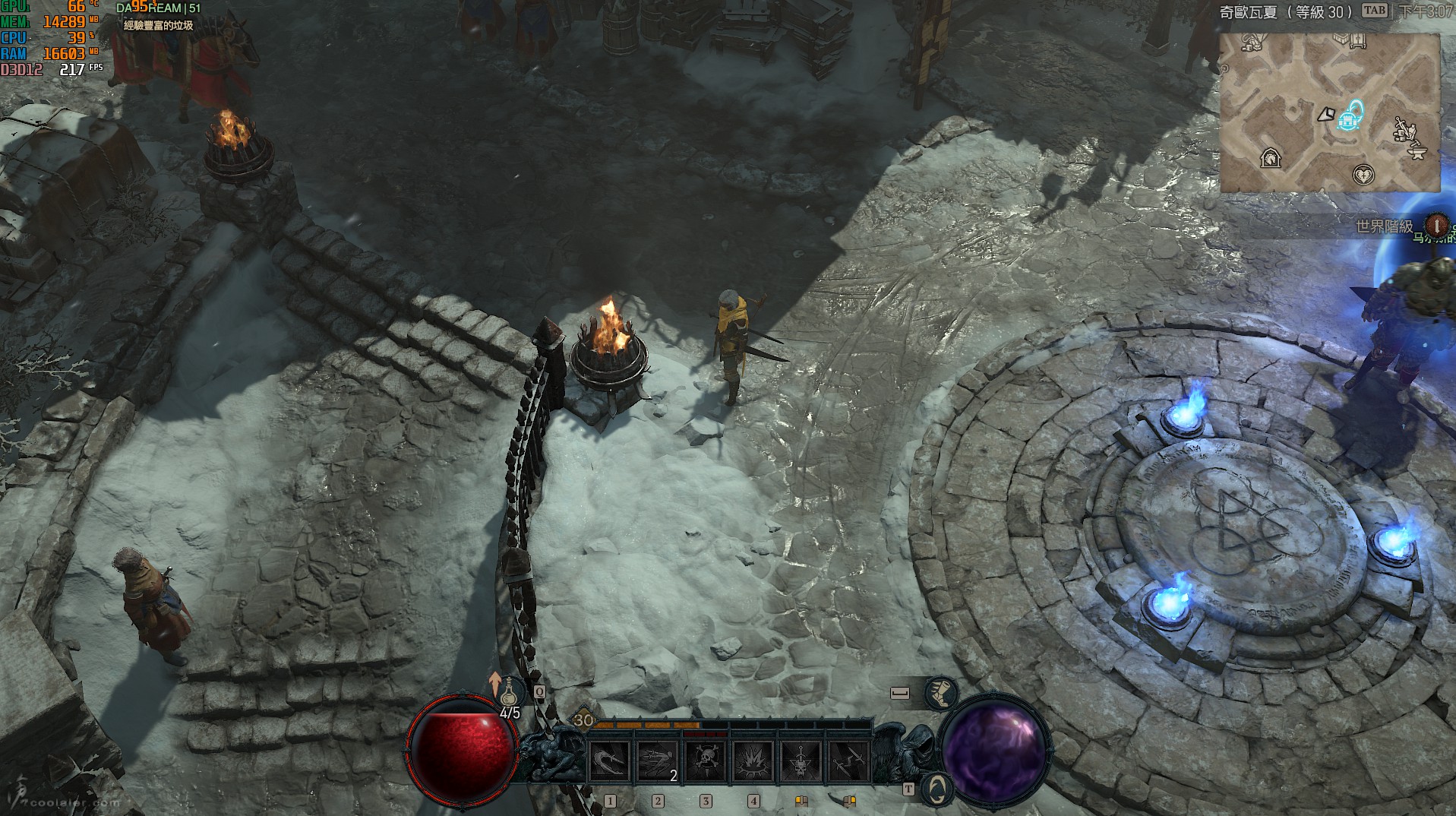This screenshot has width=1456, height=816.
Task: Activate the twin swords skill slot
Action: [x=848, y=761]
